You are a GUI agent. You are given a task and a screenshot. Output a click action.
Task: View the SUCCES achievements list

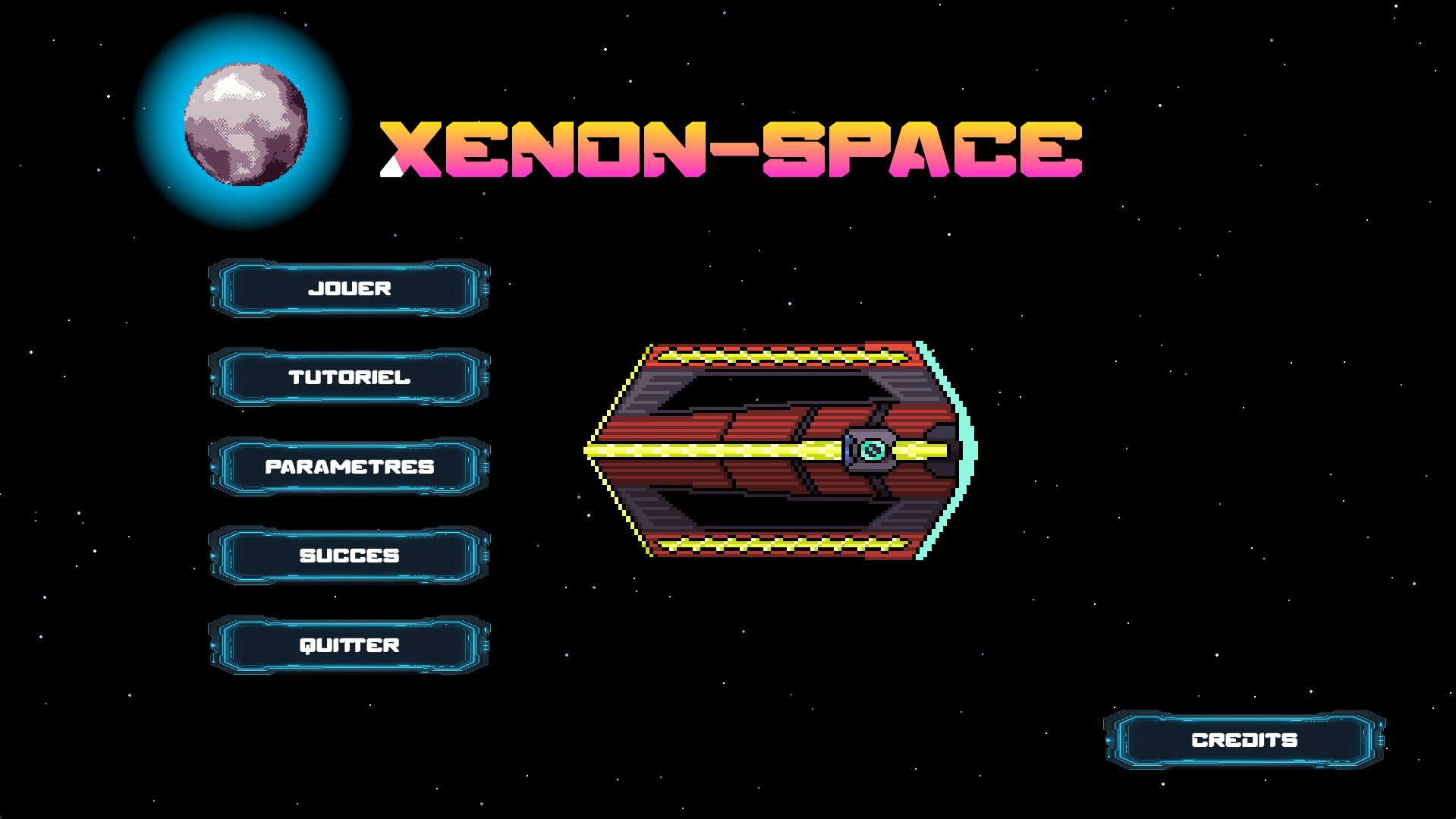[x=350, y=556]
